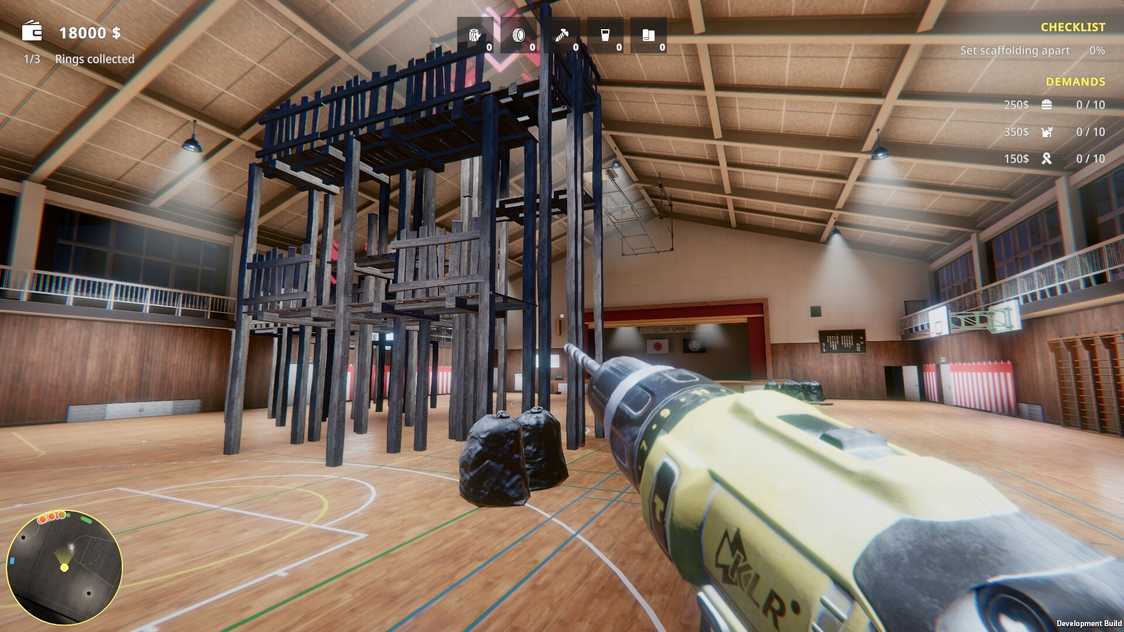Click the ribbon demand icon
Screen dimensions: 1124x632
pos(1046,159)
